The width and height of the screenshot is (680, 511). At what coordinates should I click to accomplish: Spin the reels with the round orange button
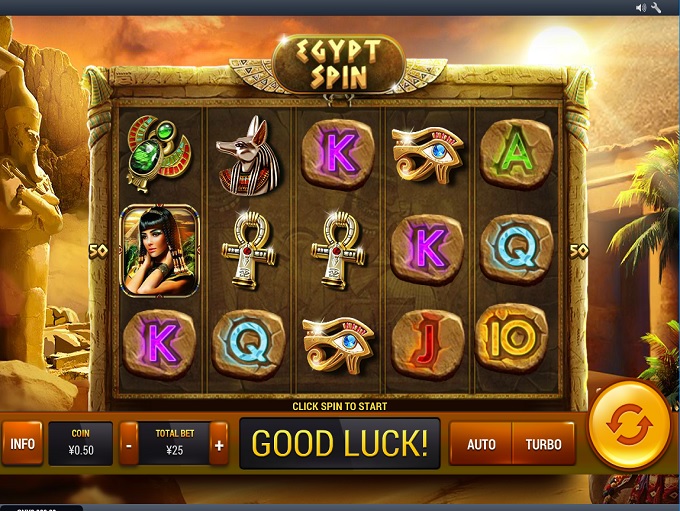[x=629, y=425]
